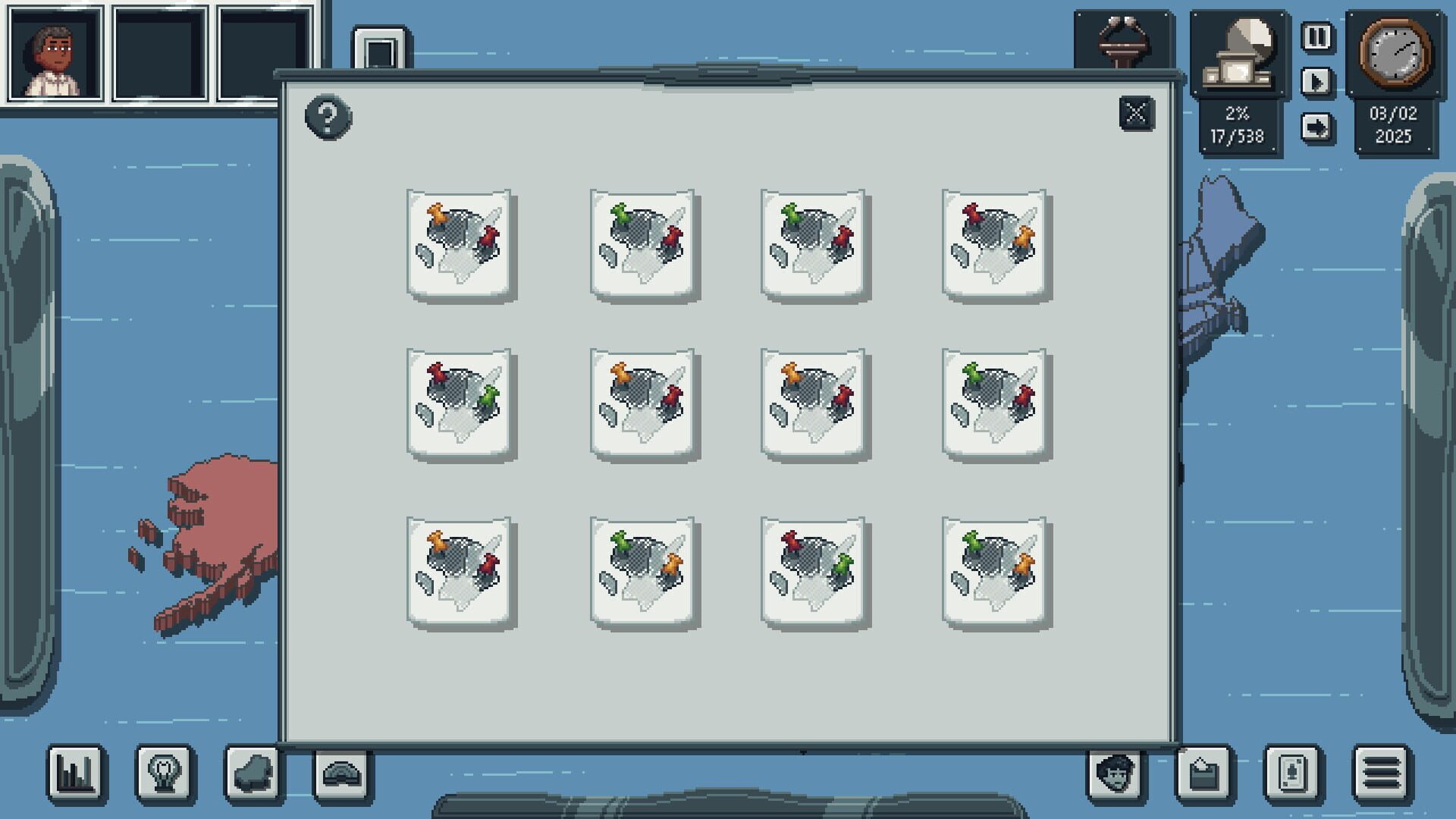Select the bottom-right note with green and orange pins
This screenshot has width=1456, height=819.
click(x=993, y=575)
